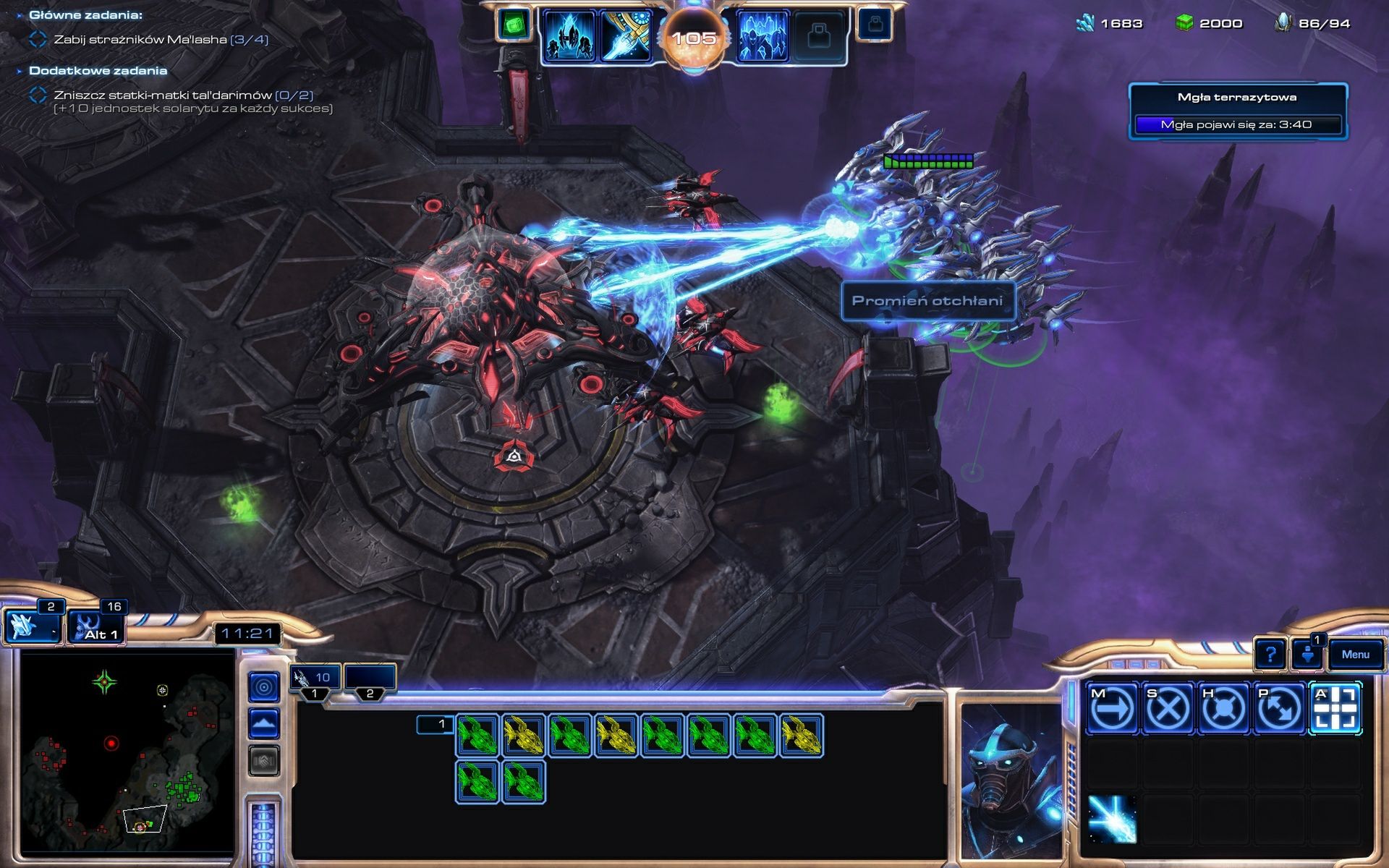Toggle the alliance colors button under the minimap
1389x868 pixels.
(265, 759)
